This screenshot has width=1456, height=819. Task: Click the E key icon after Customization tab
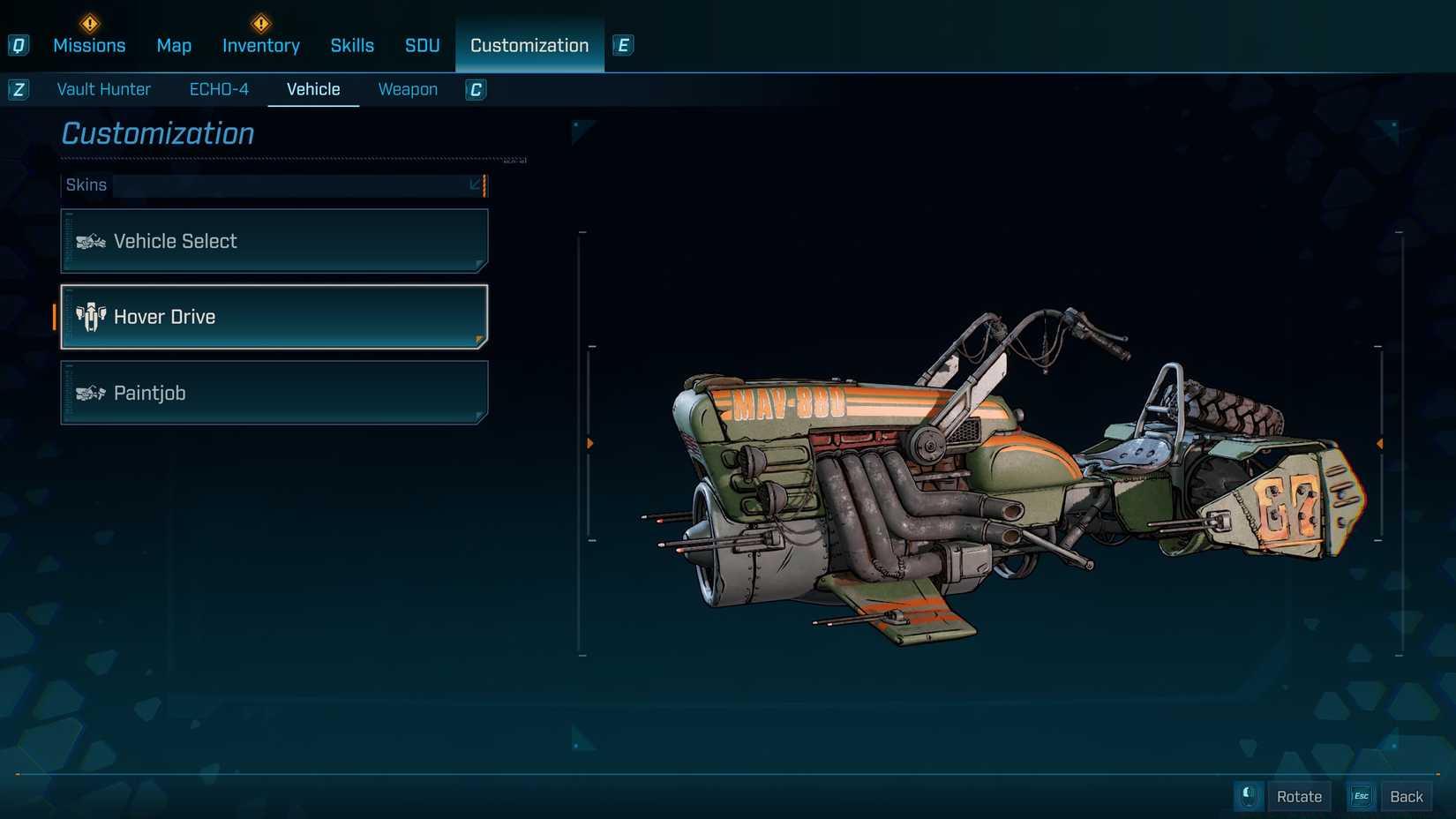click(624, 45)
